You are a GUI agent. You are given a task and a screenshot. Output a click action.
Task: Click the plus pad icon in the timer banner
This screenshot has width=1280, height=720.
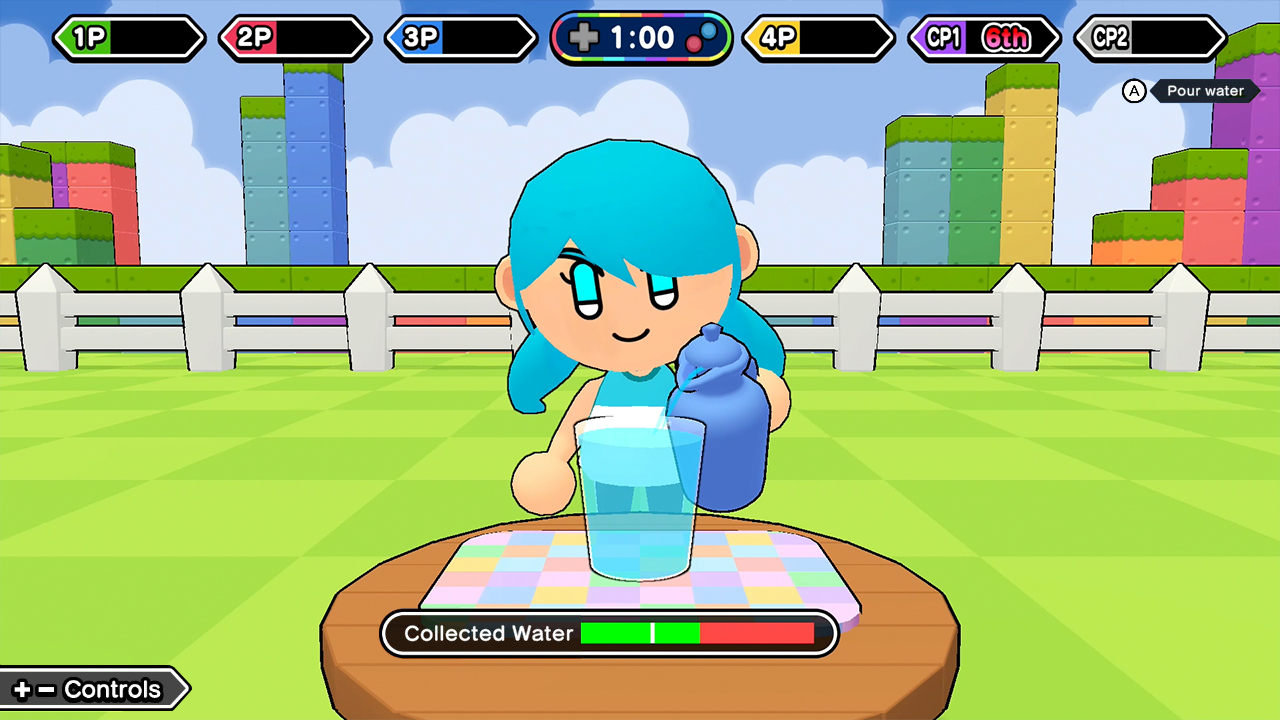(583, 37)
